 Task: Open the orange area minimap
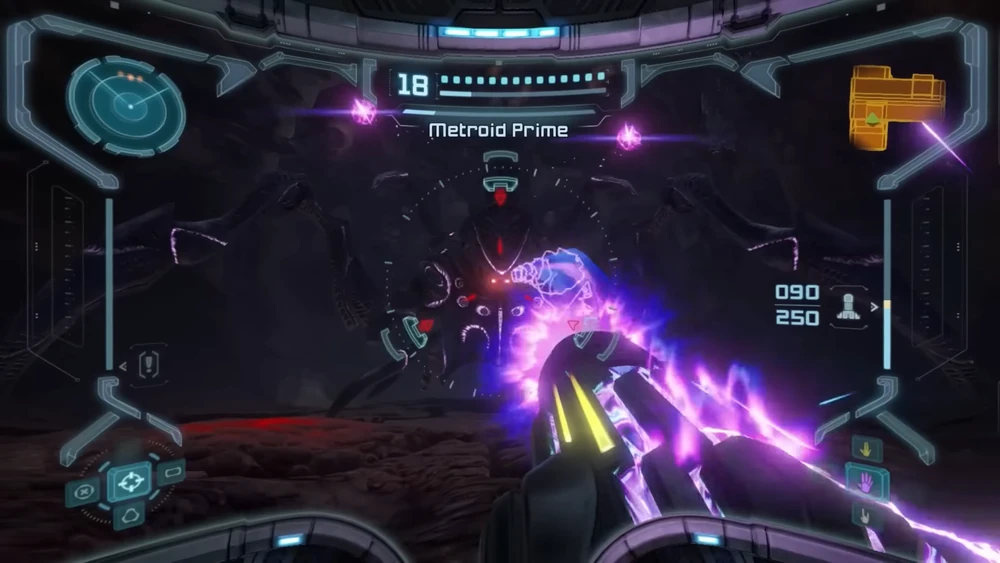[x=896, y=107]
